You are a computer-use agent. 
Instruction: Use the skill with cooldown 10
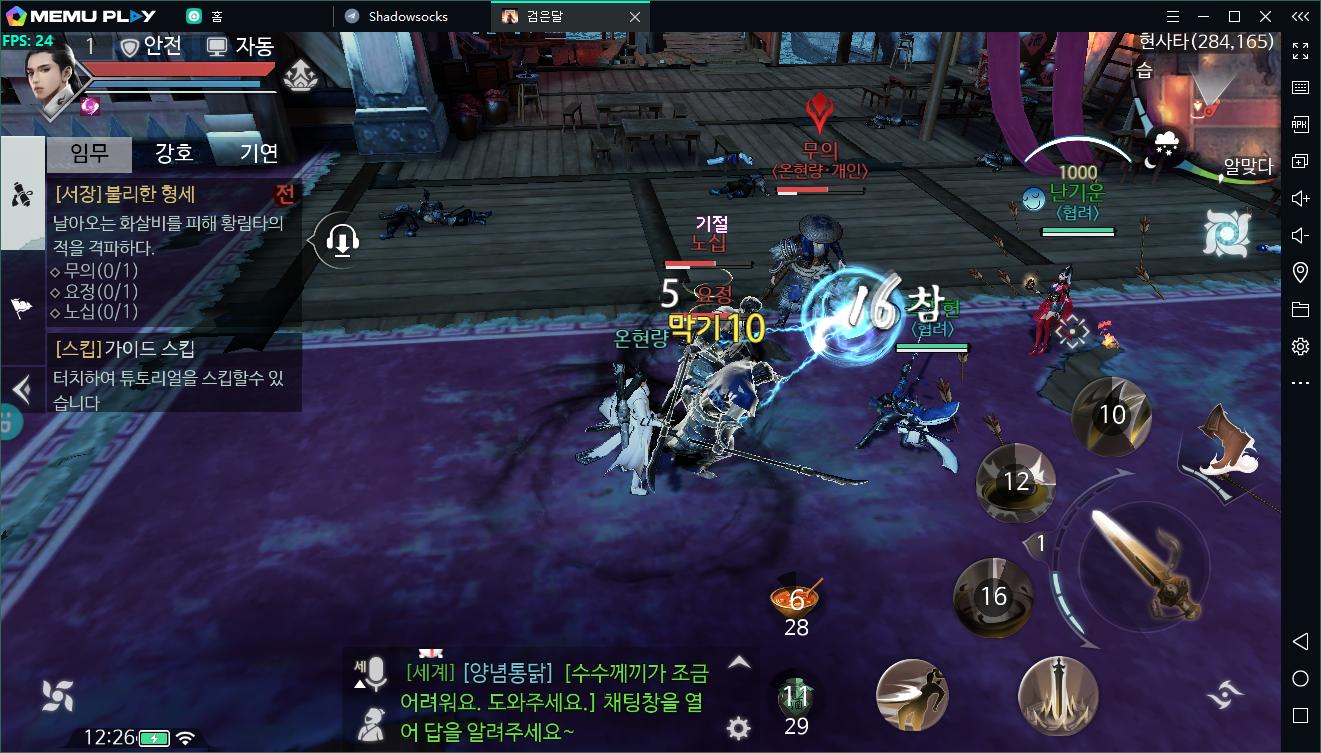(x=1112, y=414)
